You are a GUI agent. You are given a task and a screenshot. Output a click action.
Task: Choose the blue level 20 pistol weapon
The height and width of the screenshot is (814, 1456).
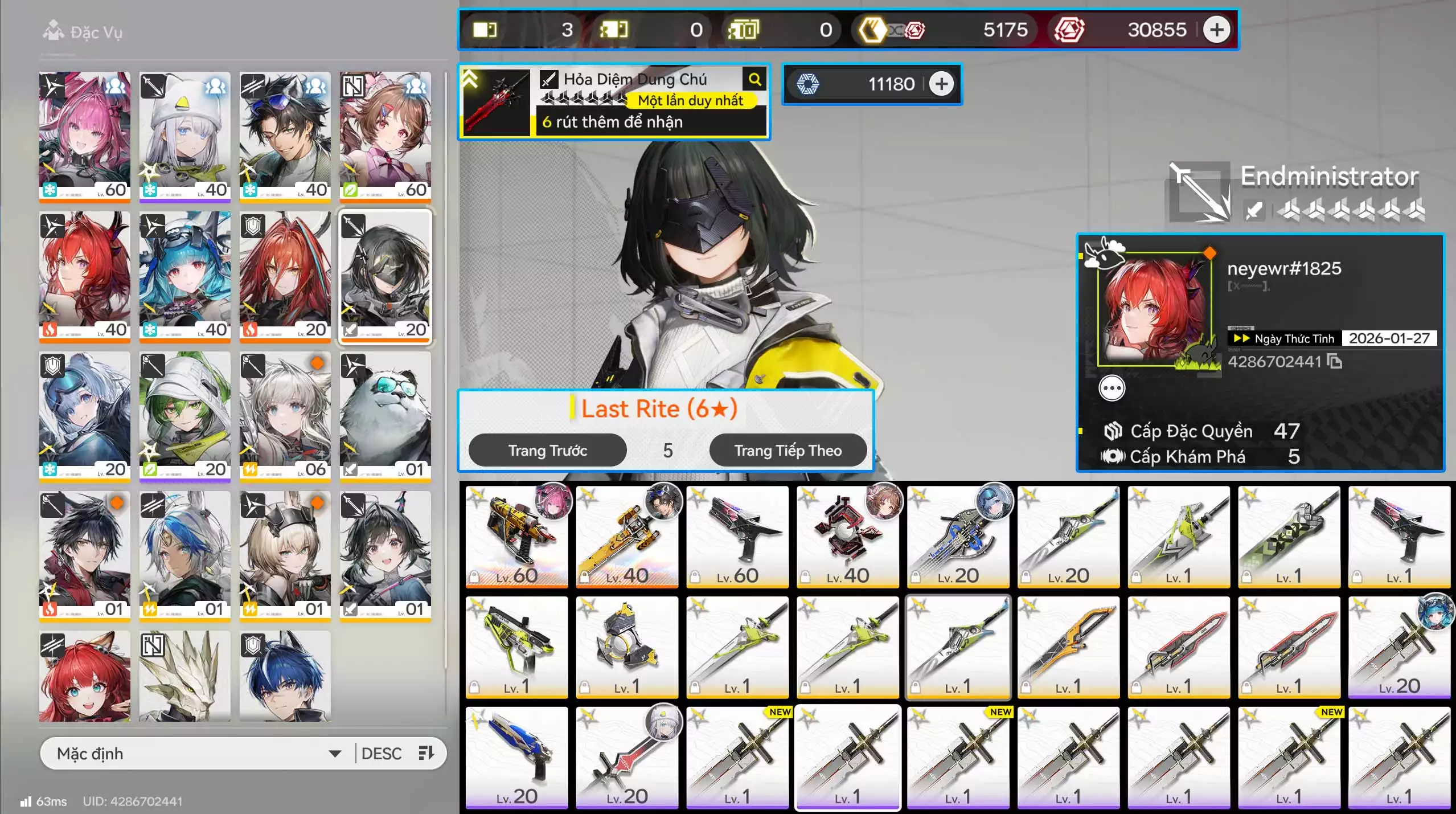click(516, 757)
